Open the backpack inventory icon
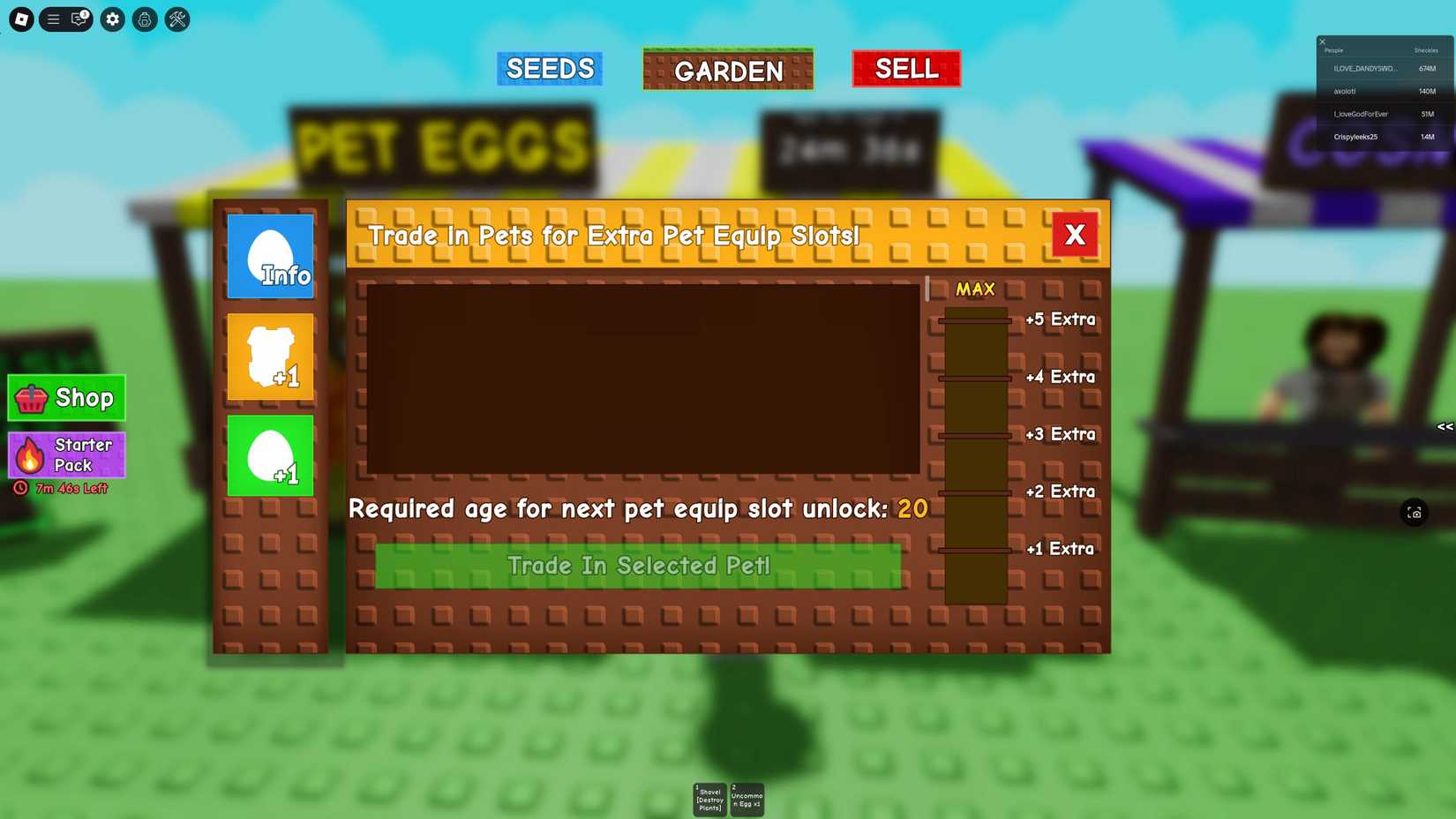Image resolution: width=1456 pixels, height=819 pixels. coord(144,19)
